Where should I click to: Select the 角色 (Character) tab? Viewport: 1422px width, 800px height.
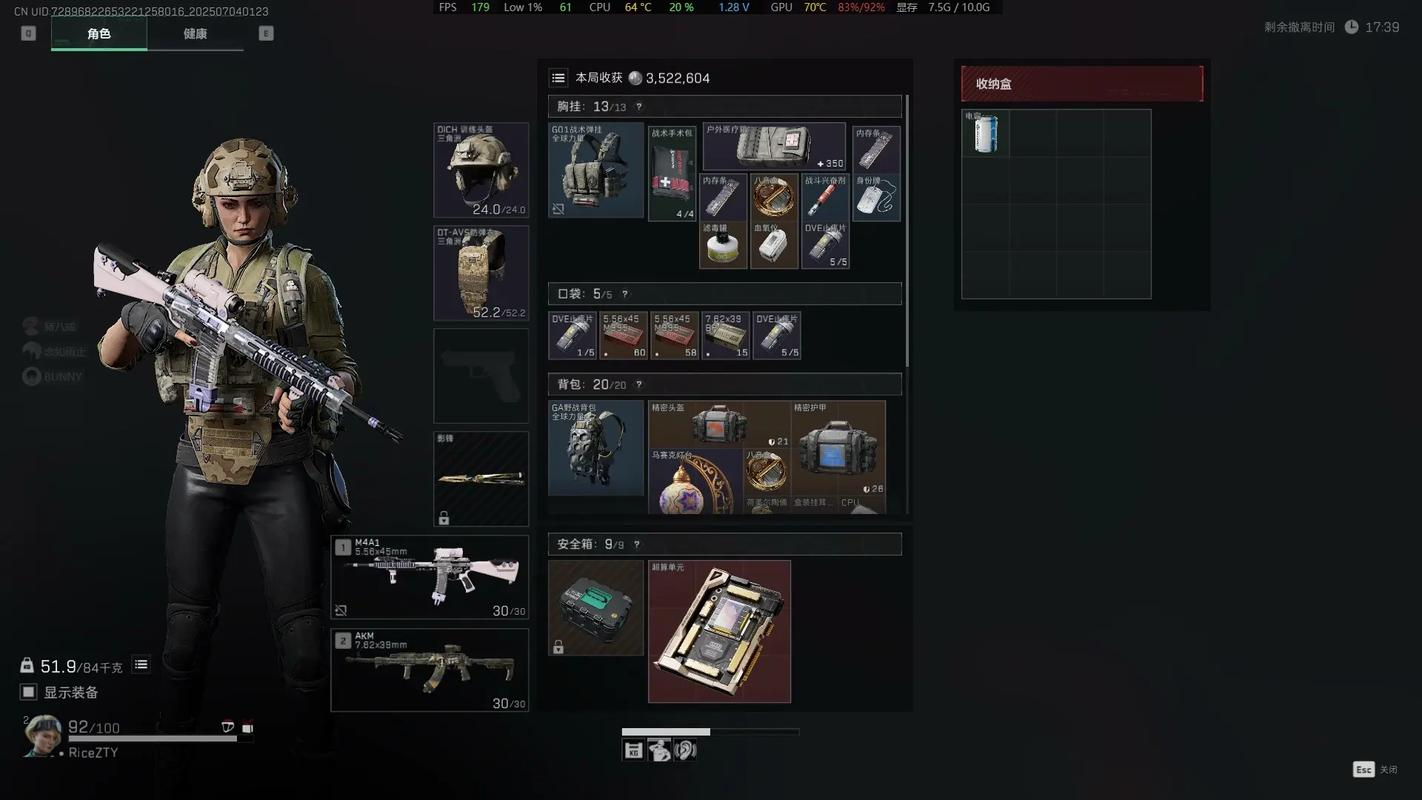point(99,34)
